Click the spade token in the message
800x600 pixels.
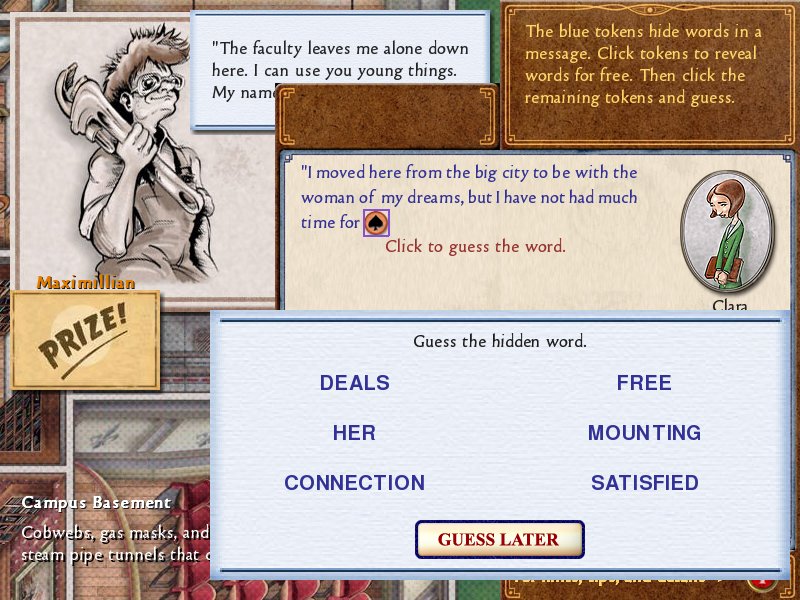click(376, 223)
